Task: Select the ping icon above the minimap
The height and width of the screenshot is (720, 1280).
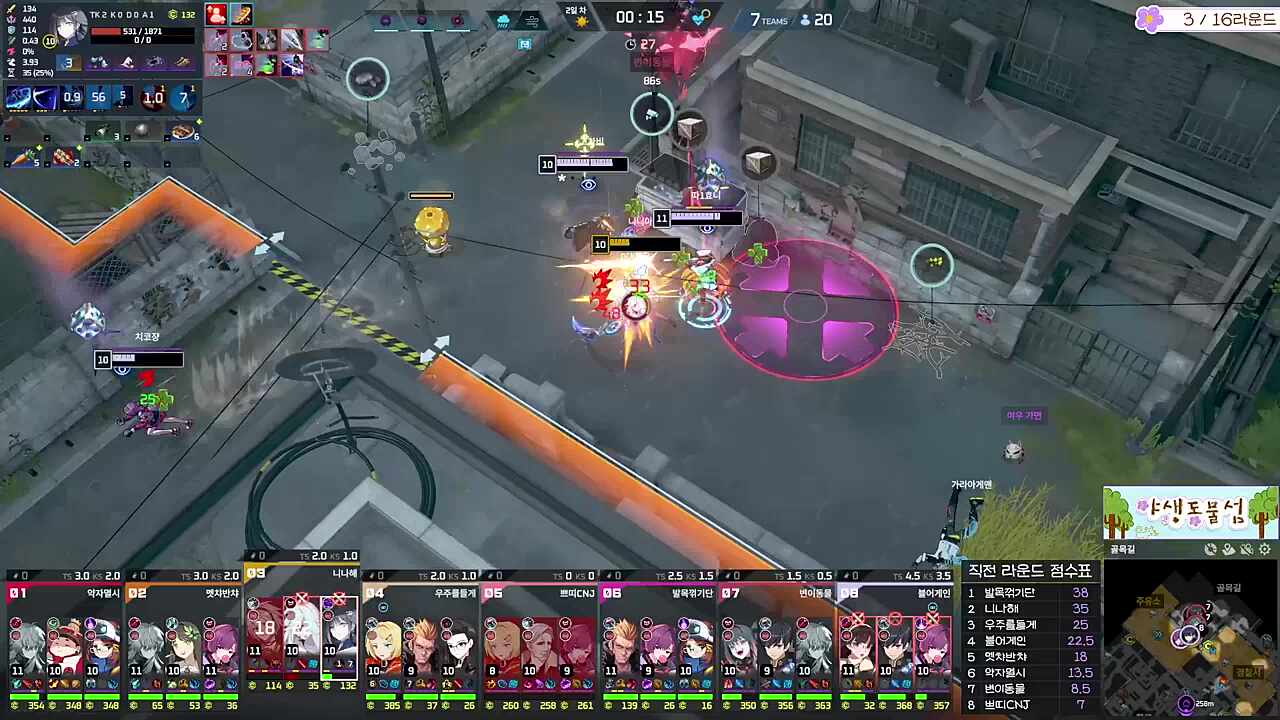Action: 1211,548
